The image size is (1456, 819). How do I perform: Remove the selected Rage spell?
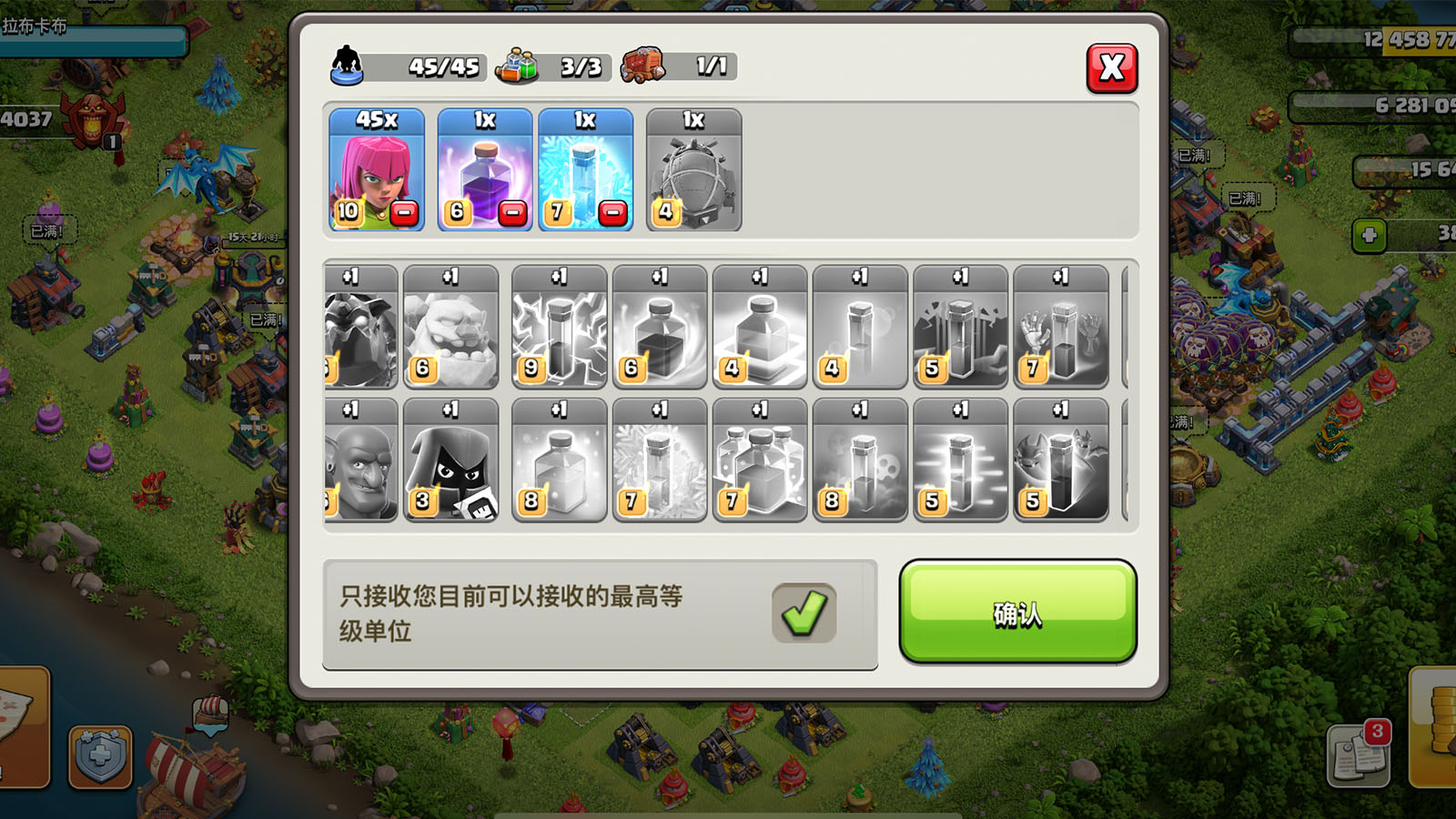coord(513,213)
